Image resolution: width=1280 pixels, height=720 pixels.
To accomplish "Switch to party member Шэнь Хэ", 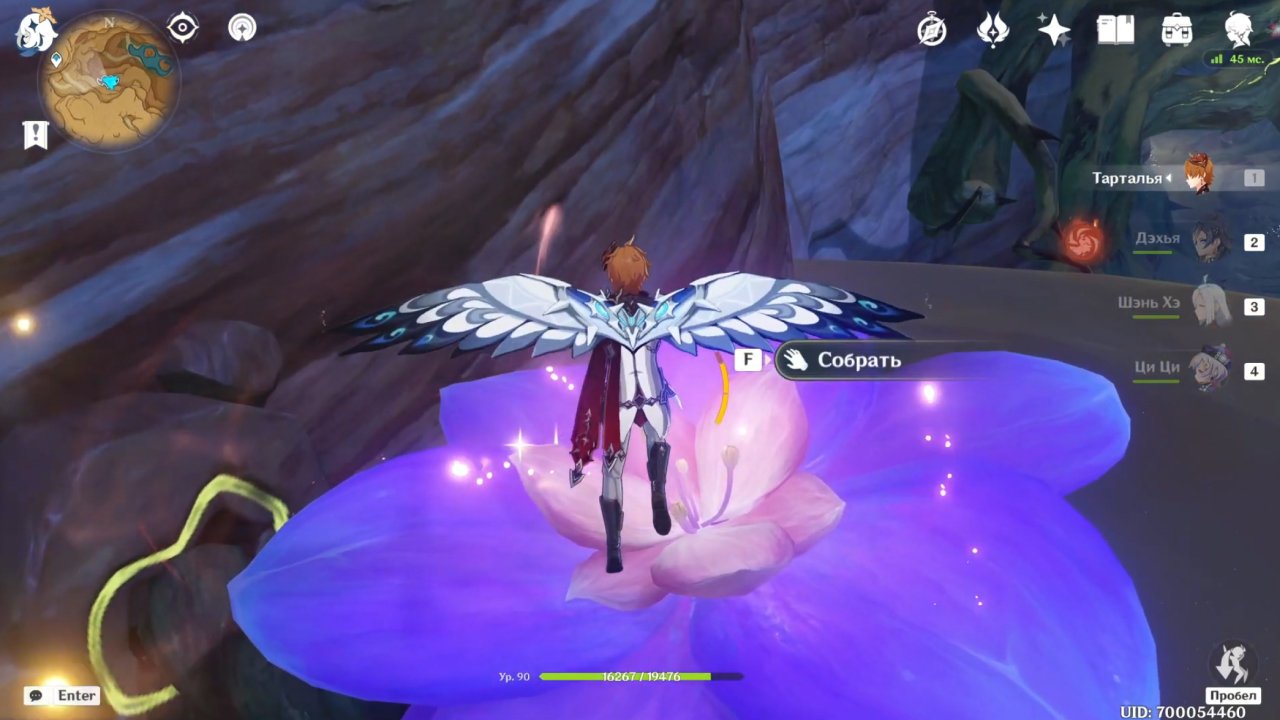I will click(x=1208, y=304).
